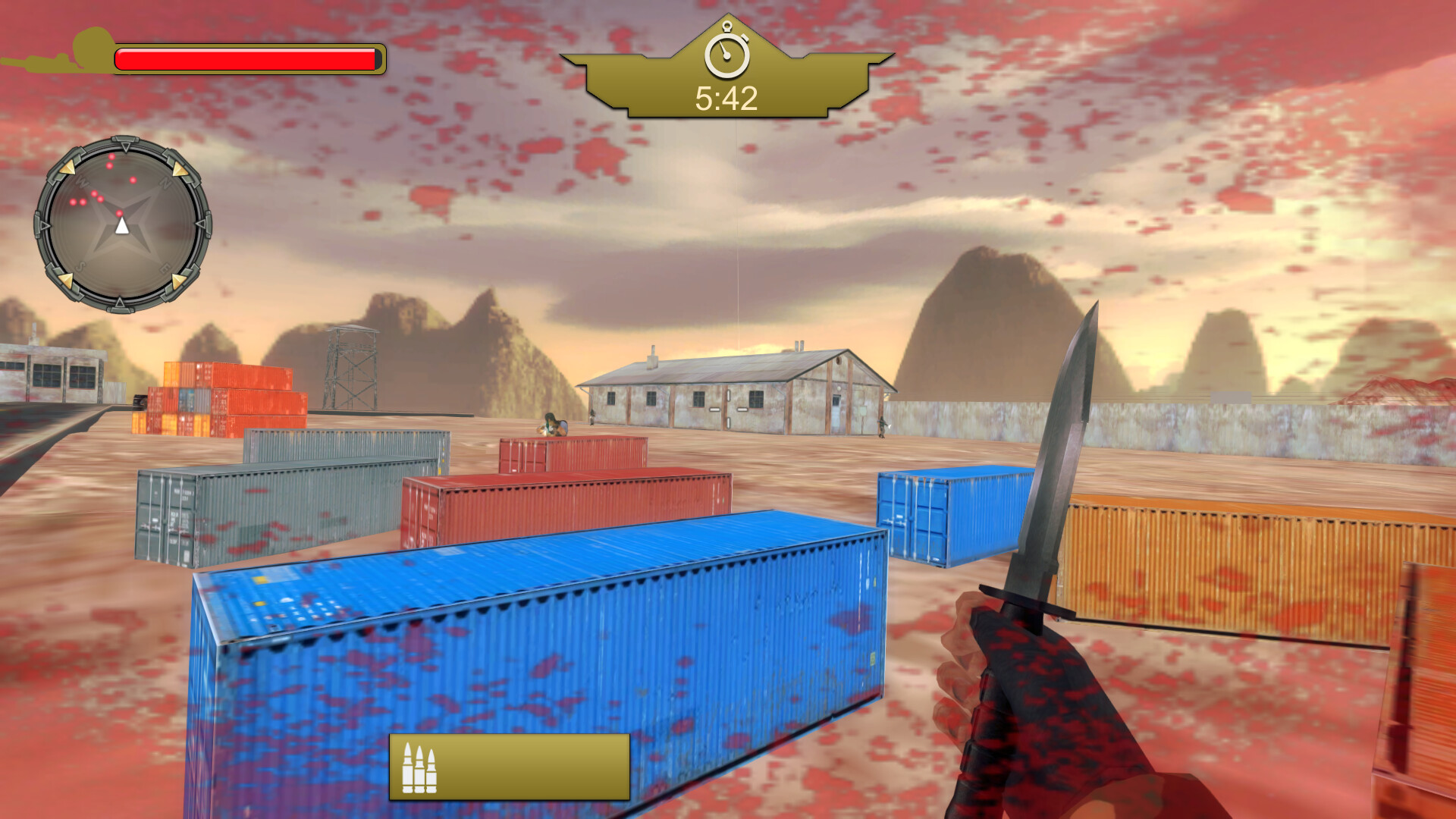Viewport: 1456px width, 819px height.
Task: Click the S marker on the compass
Action: [x=80, y=265]
